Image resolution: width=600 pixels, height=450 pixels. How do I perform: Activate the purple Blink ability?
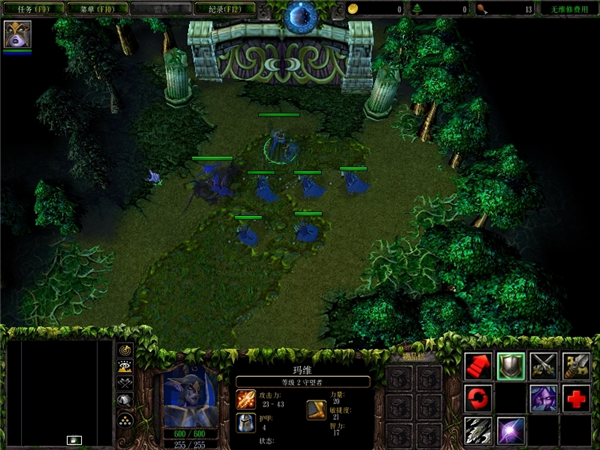point(511,430)
